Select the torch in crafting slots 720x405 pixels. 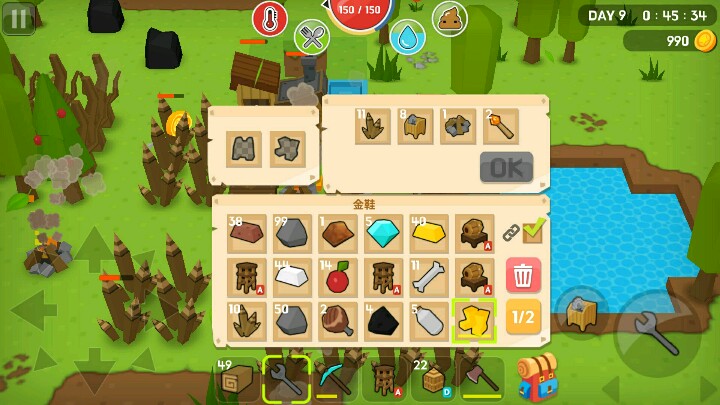coord(500,126)
